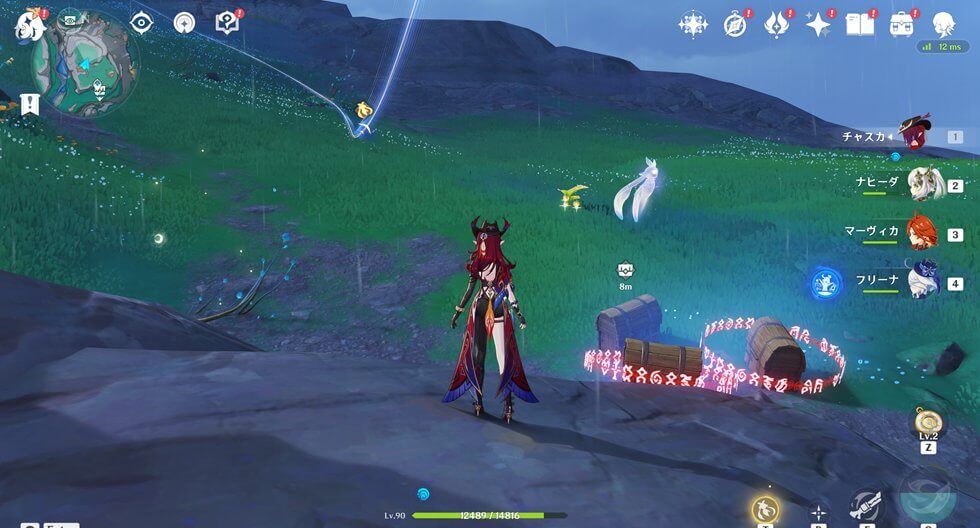This screenshot has width=980, height=528.
Task: Open the adventurer handbook book icon
Action: (860, 25)
